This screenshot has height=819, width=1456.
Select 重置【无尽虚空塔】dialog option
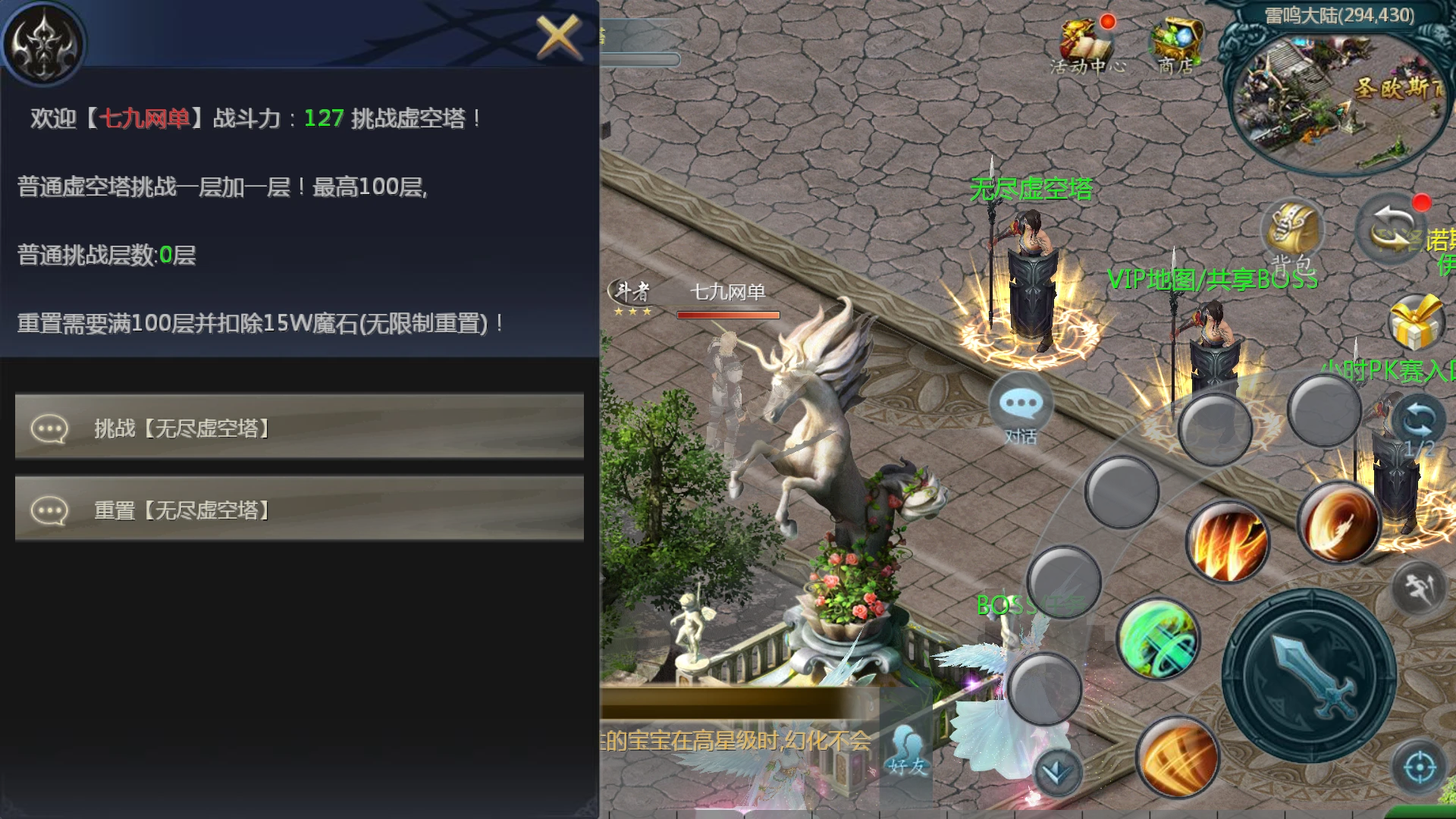click(x=299, y=508)
